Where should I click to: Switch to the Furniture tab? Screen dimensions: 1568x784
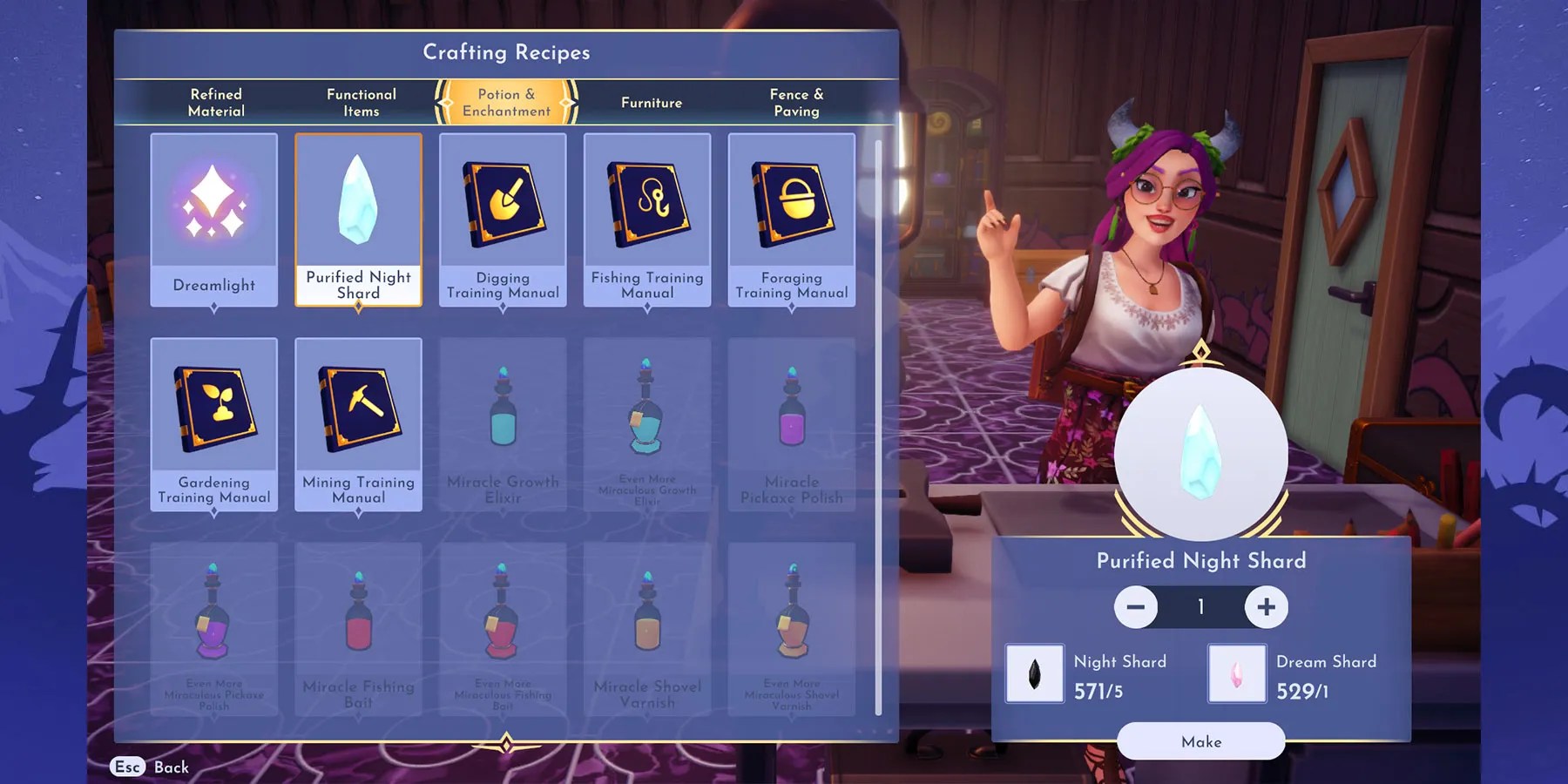click(652, 103)
